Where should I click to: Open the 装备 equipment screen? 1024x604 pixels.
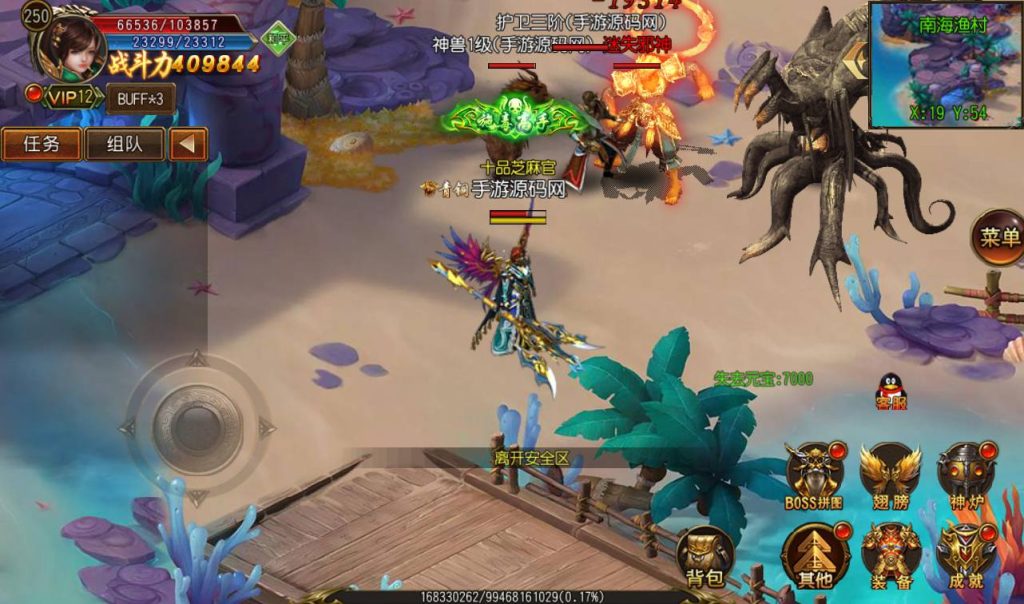890,554
